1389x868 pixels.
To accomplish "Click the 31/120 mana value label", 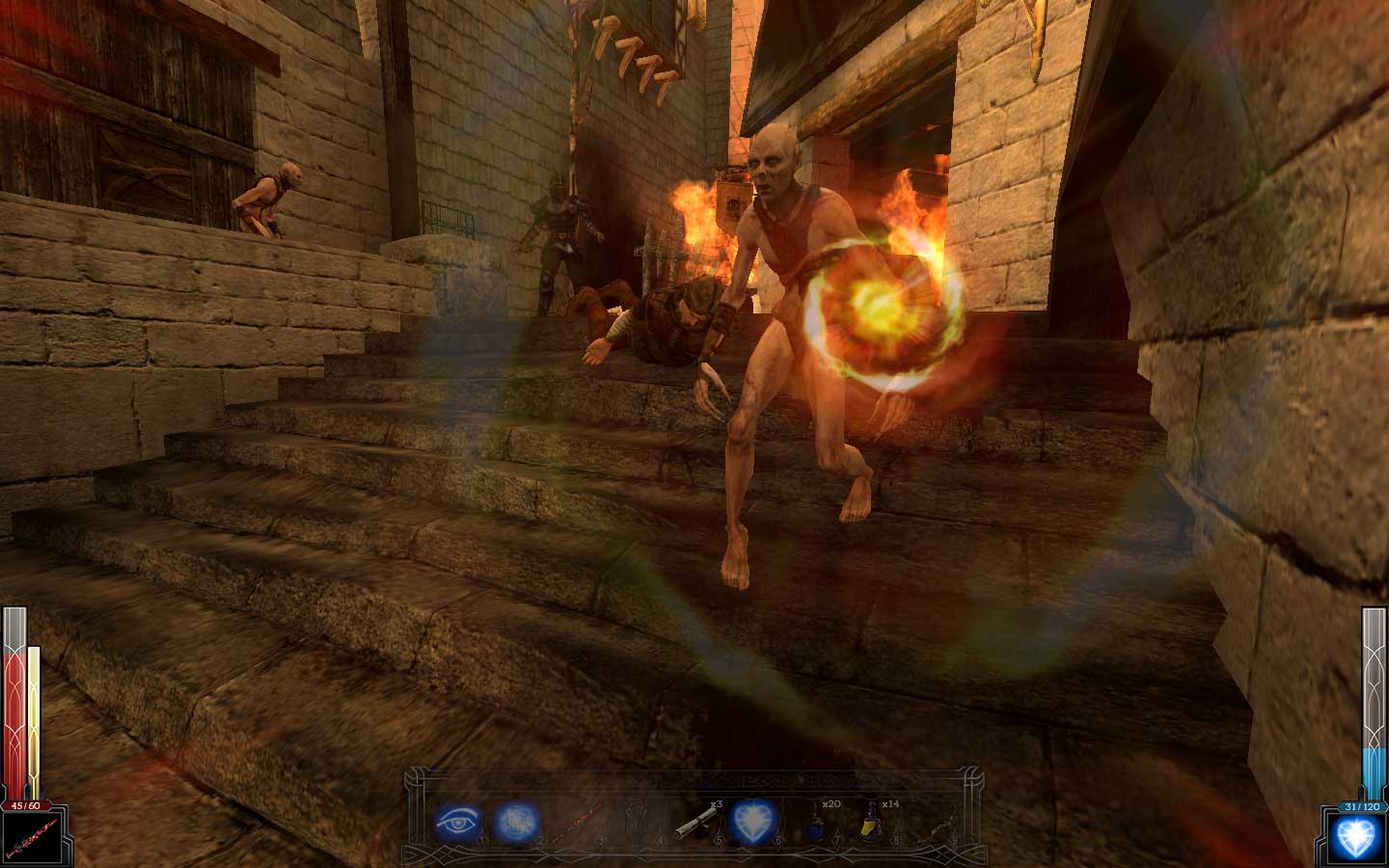I will pos(1363,805).
